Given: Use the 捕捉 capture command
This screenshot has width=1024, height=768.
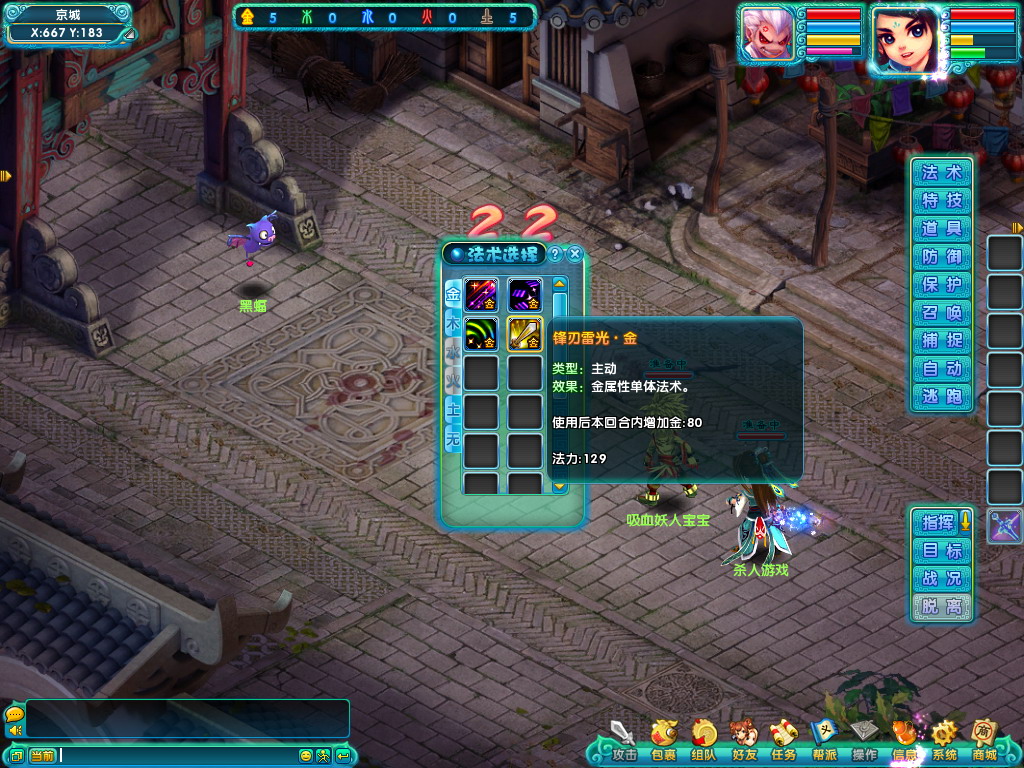Looking at the screenshot, I should pyautogui.click(x=941, y=340).
